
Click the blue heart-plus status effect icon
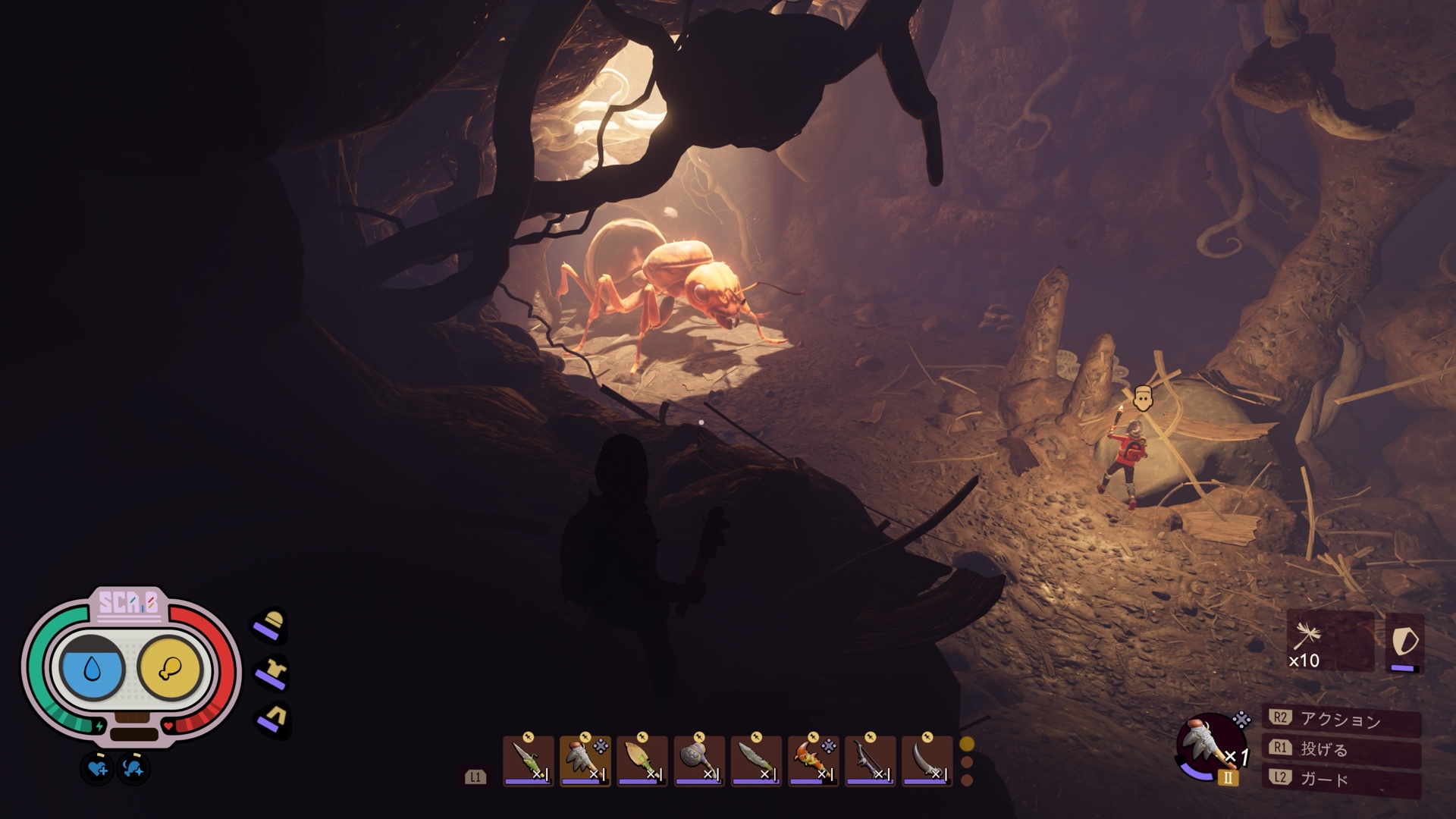(x=98, y=769)
